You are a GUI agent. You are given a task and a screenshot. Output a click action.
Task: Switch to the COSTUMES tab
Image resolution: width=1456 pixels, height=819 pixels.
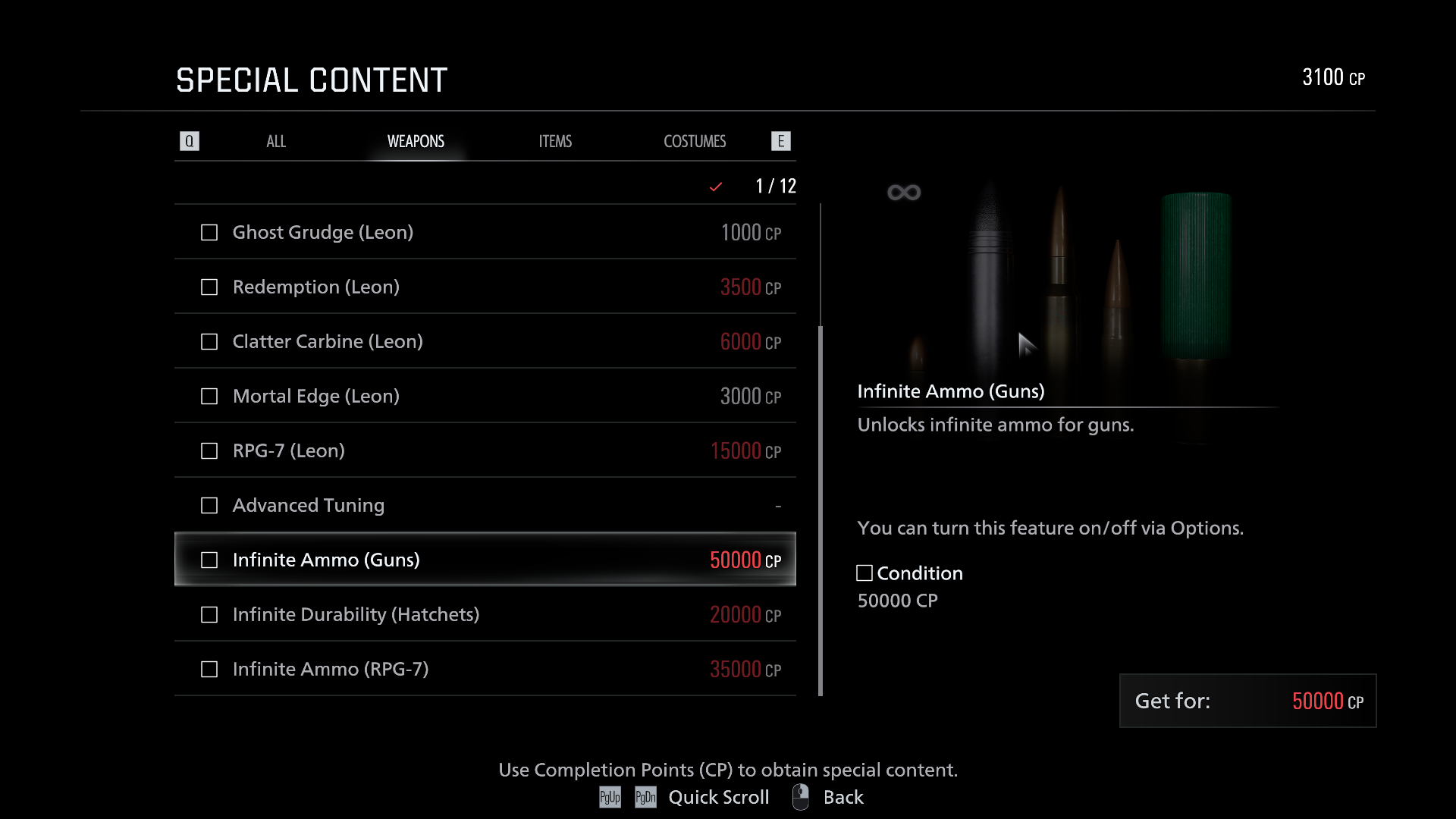(x=695, y=142)
